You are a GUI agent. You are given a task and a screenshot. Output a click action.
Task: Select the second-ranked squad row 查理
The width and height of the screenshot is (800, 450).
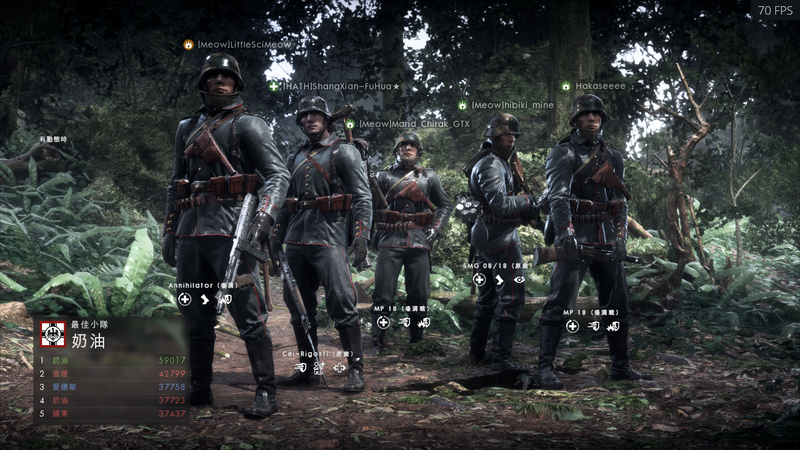pos(112,373)
